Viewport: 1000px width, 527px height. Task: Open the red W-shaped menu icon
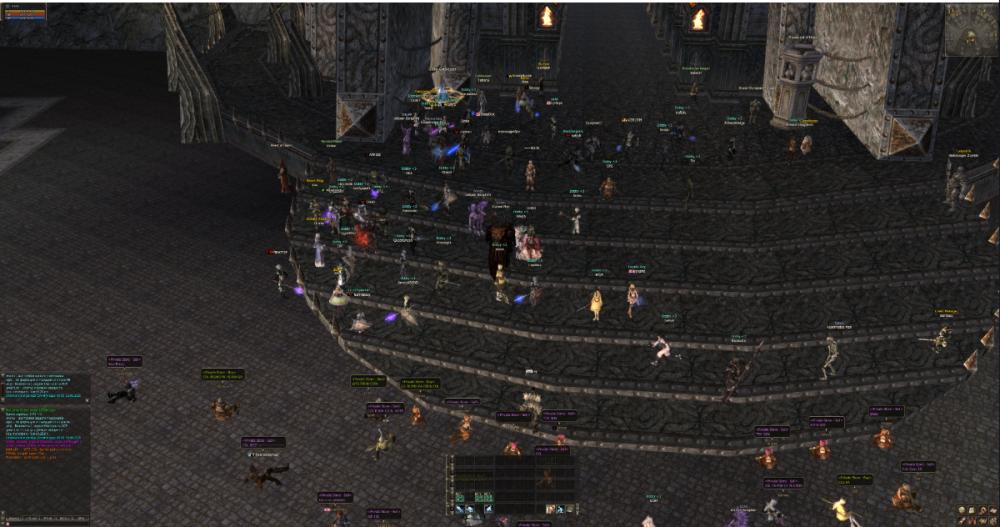pos(974,520)
